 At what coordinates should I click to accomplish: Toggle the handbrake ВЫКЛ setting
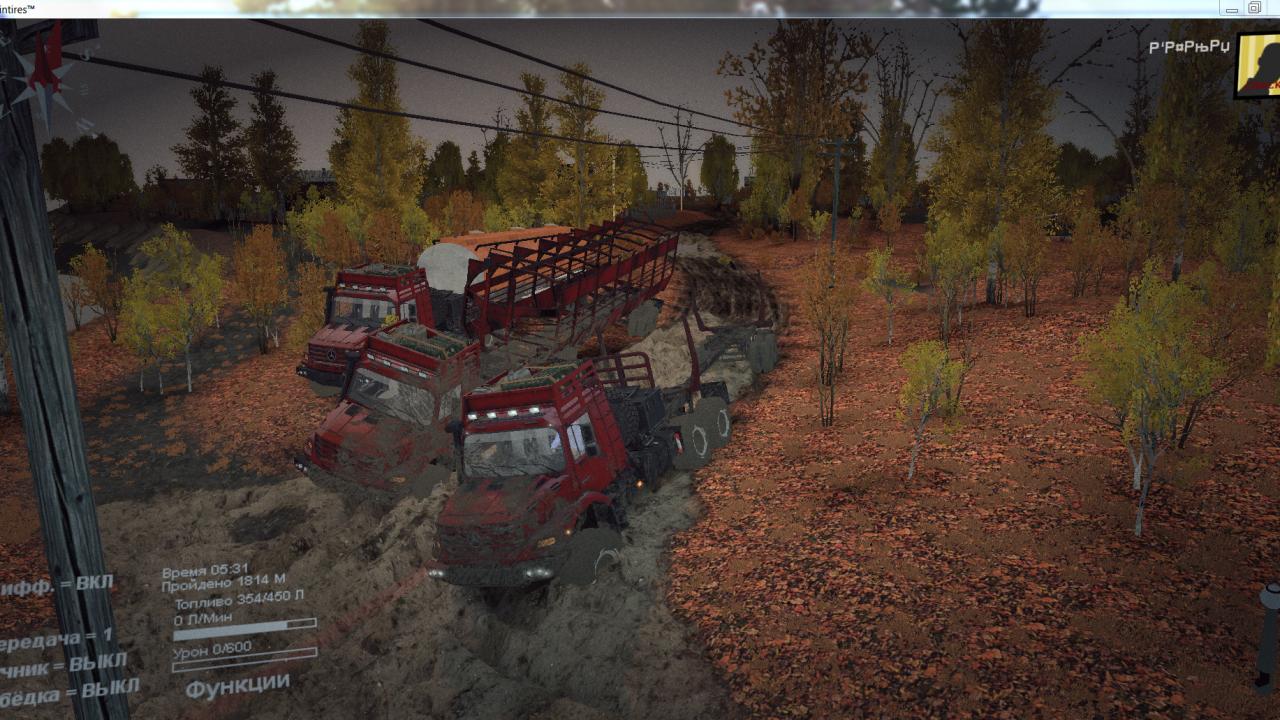(63, 664)
